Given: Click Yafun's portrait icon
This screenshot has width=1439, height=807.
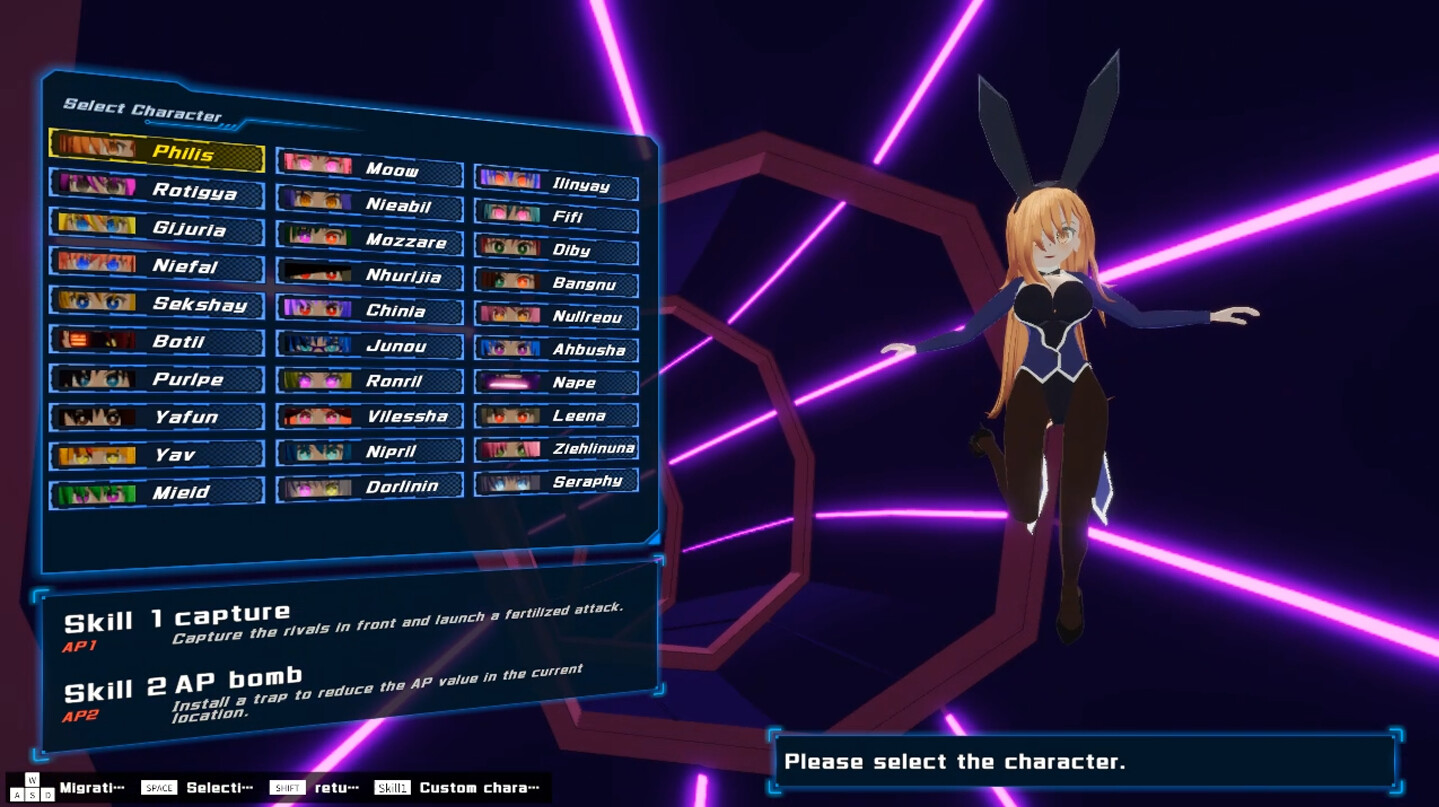Looking at the screenshot, I should [95, 416].
